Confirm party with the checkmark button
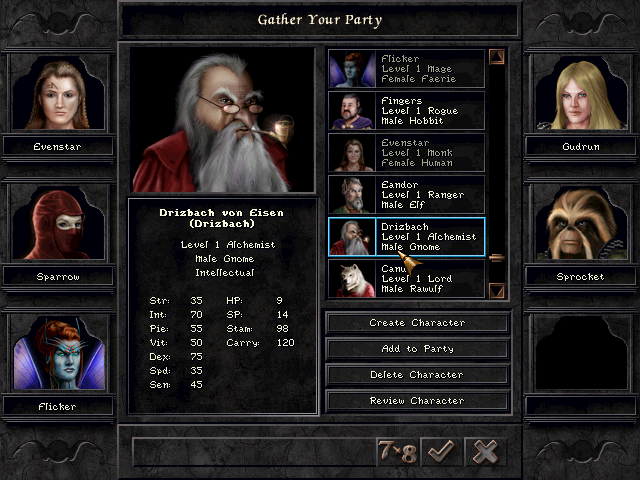Image resolution: width=640 pixels, height=480 pixels. 439,451
